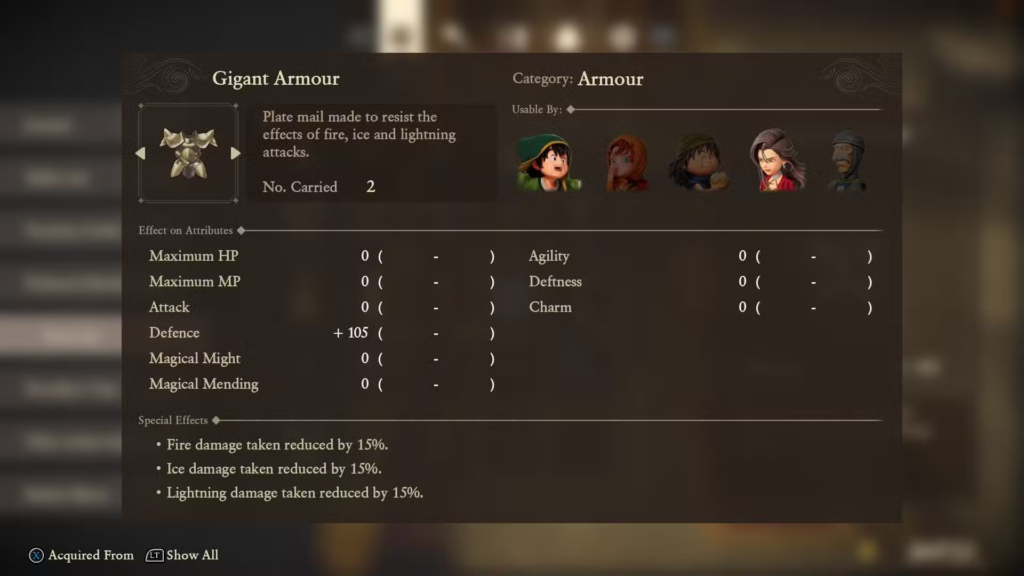
Task: Choose the dark-haired boy with goggles portrait
Action: click(699, 161)
